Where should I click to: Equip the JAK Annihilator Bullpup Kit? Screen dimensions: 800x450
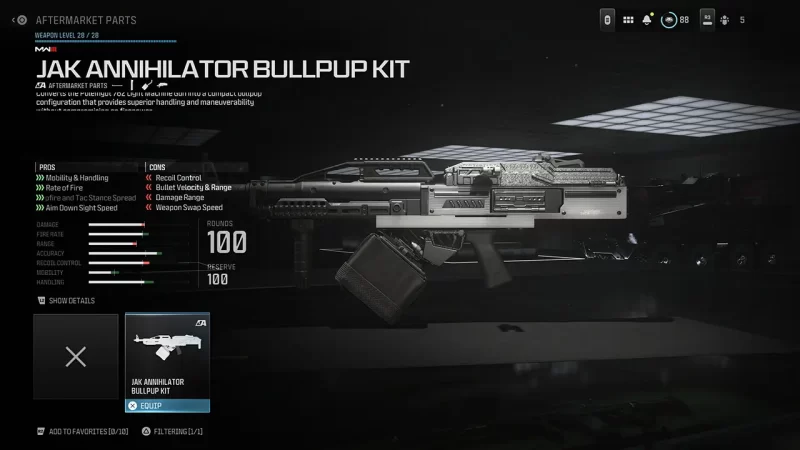coord(167,406)
